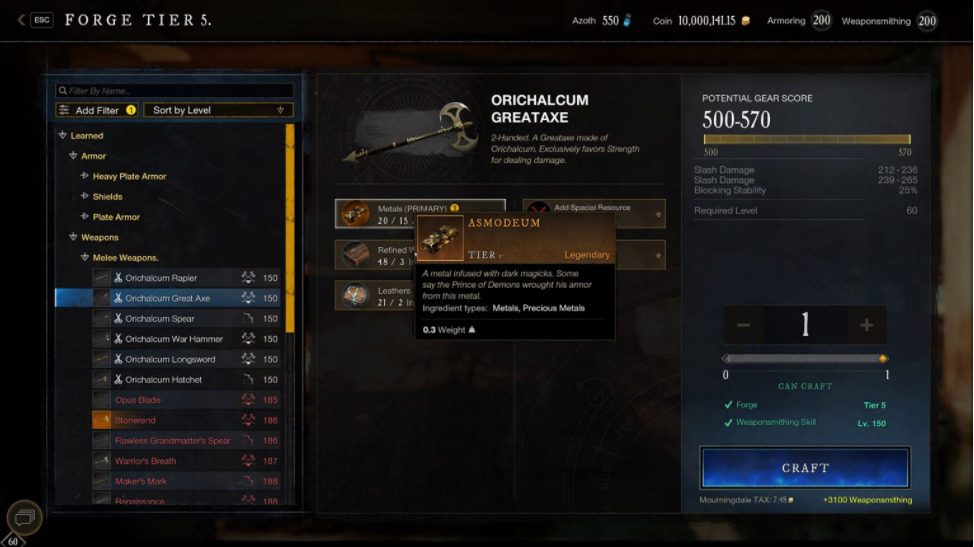The image size is (974, 547).
Task: Choose the Orichalcum War Hammer recipe
Action: pyautogui.click(x=173, y=339)
